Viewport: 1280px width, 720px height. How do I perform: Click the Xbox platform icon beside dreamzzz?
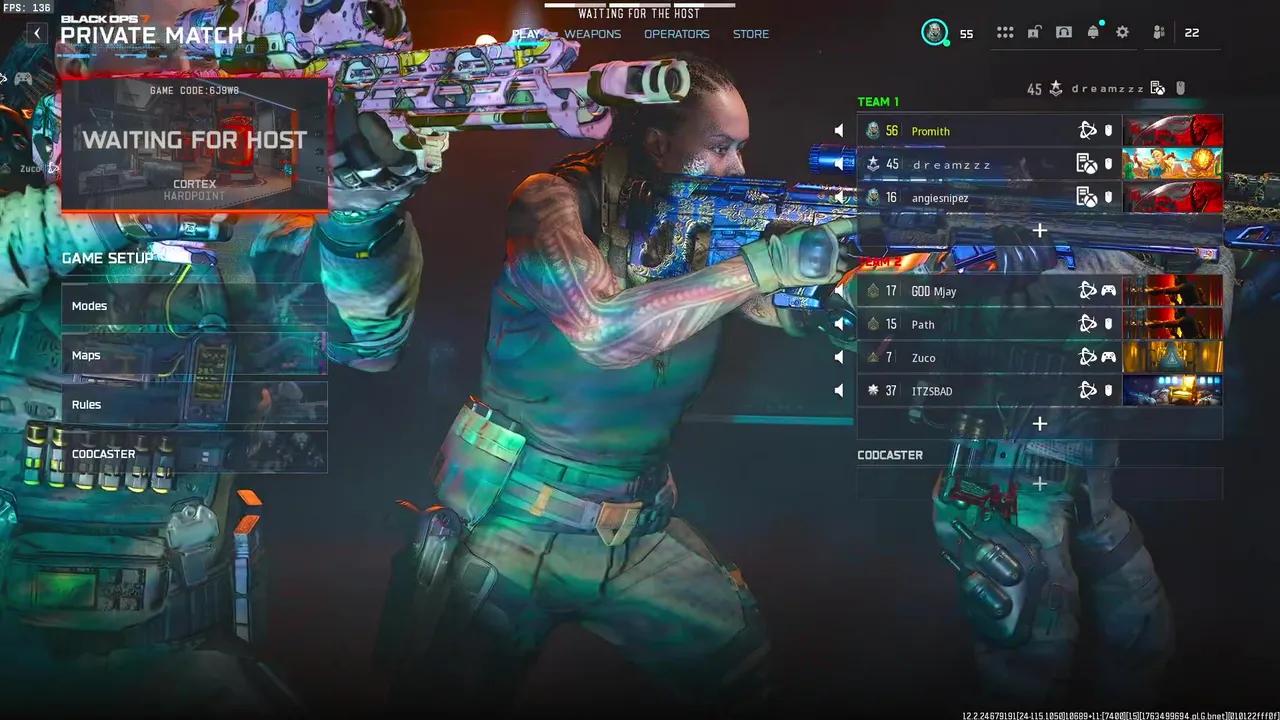(x=1087, y=163)
